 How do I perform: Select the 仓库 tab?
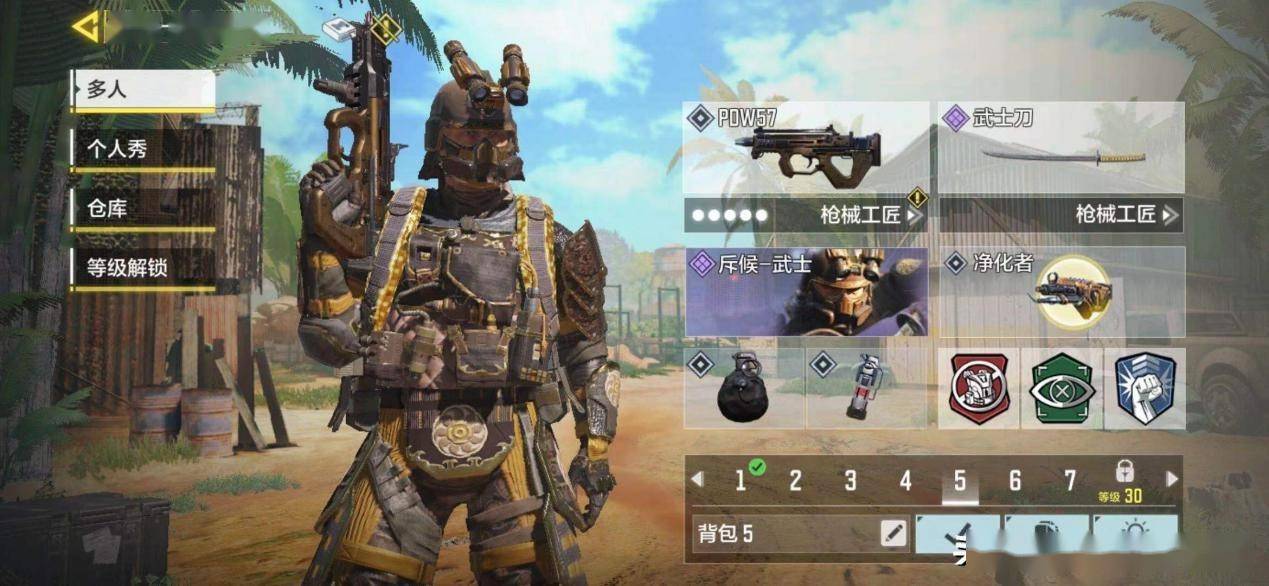click(142, 209)
